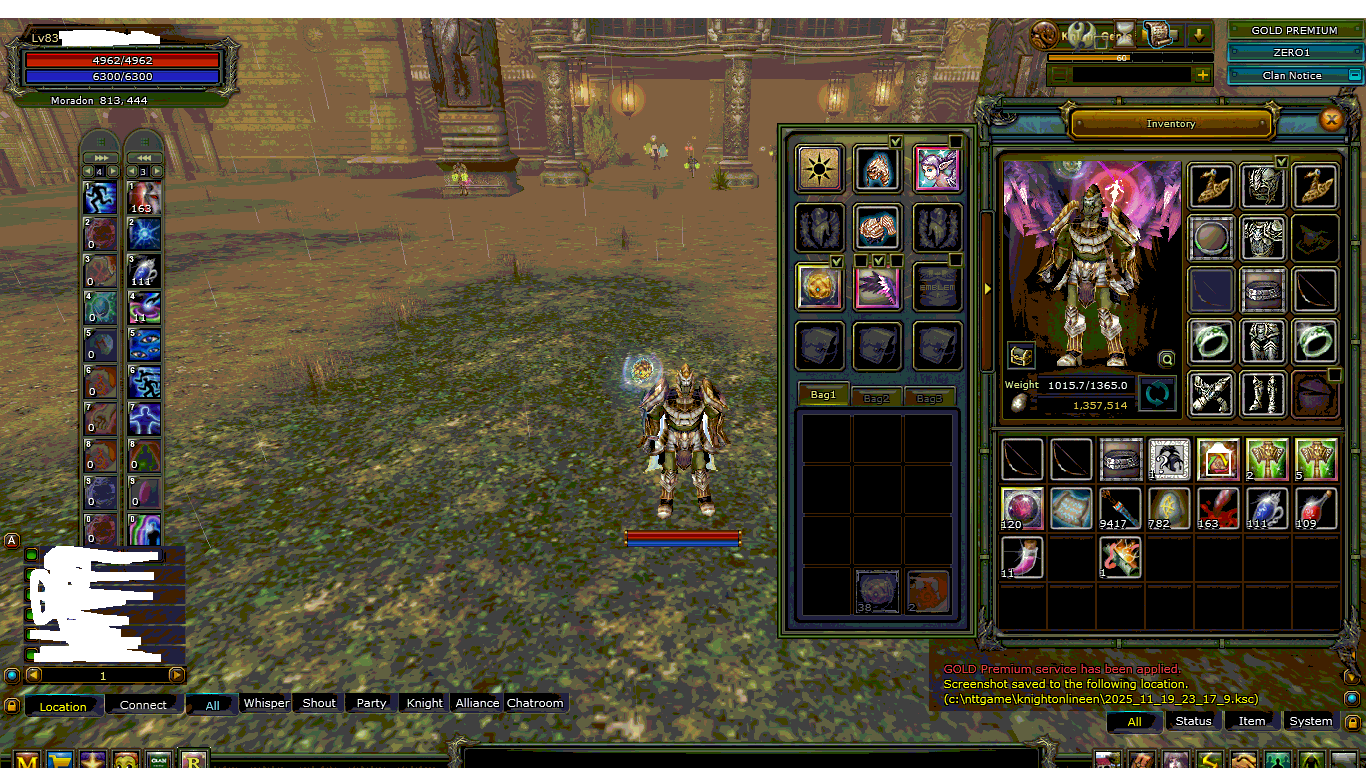
Task: Click the R icon on the bottom taskbar
Action: pos(192,760)
